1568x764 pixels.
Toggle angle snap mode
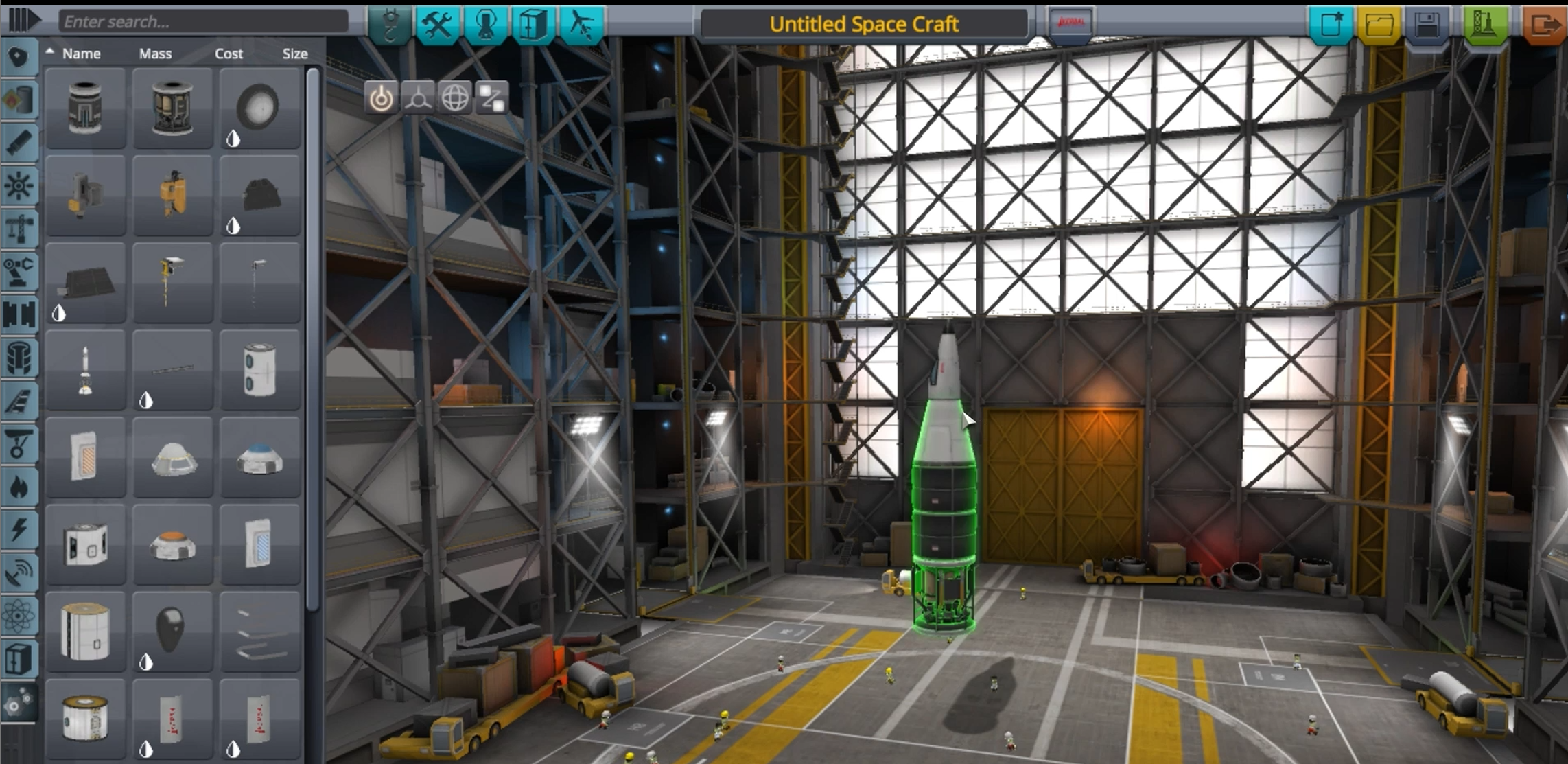[x=383, y=98]
